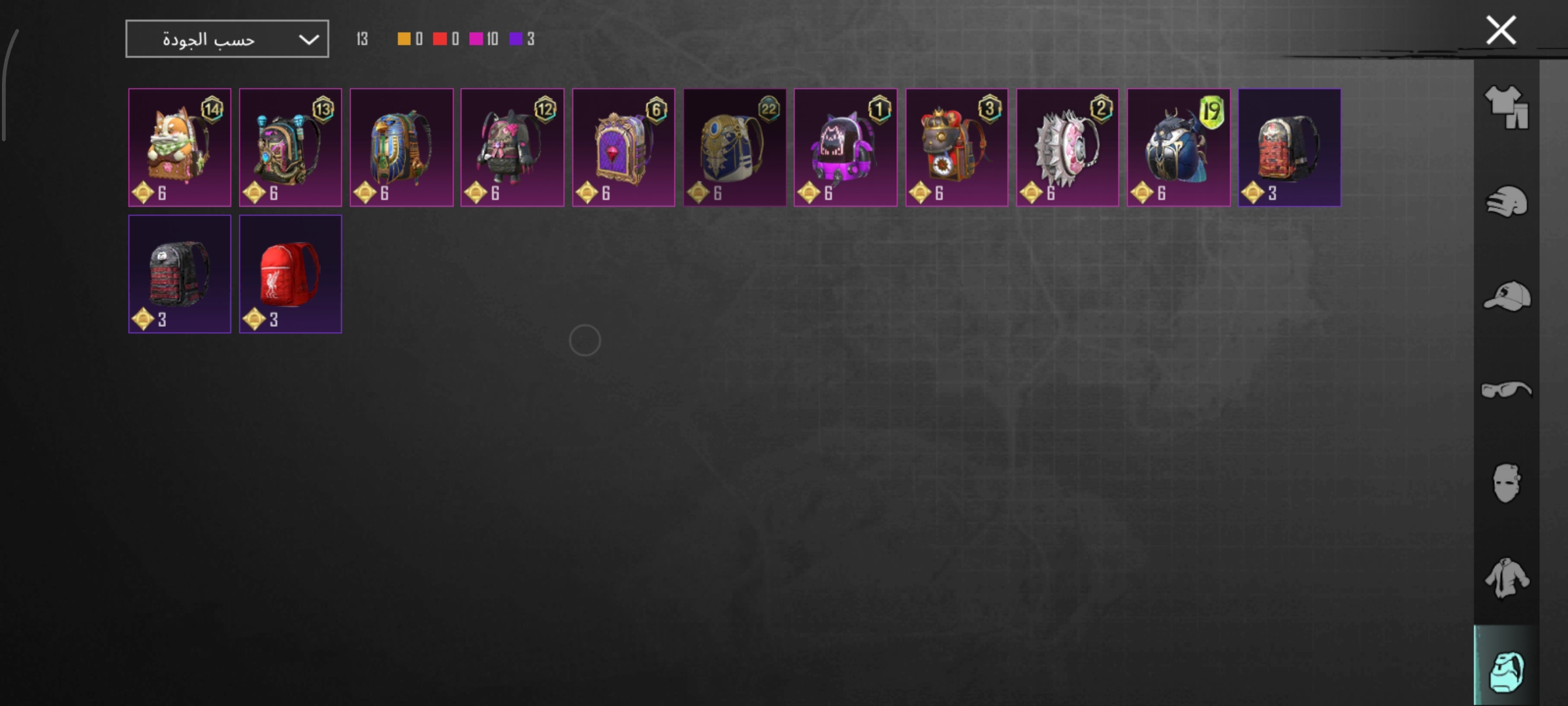This screenshot has width=1568, height=706.
Task: Select the pink bow bunny backpack
Action: coord(512,148)
